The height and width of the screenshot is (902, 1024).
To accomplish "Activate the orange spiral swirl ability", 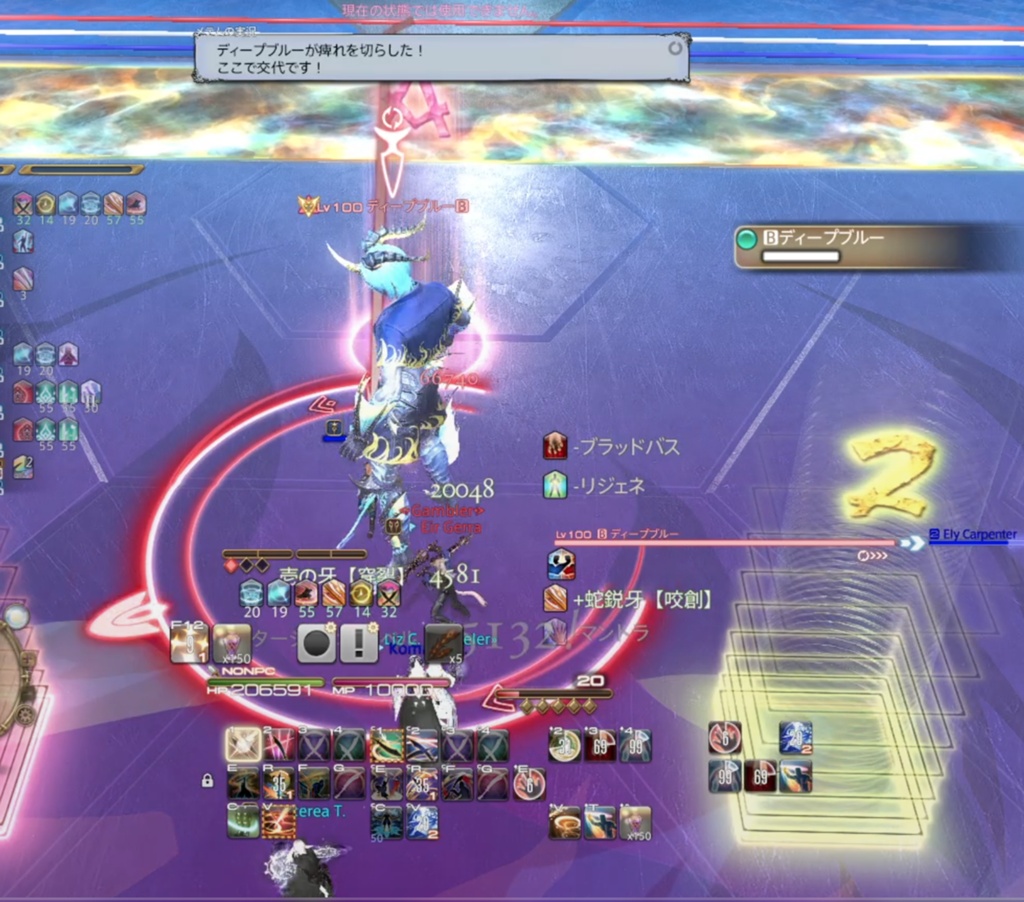I will click(566, 822).
